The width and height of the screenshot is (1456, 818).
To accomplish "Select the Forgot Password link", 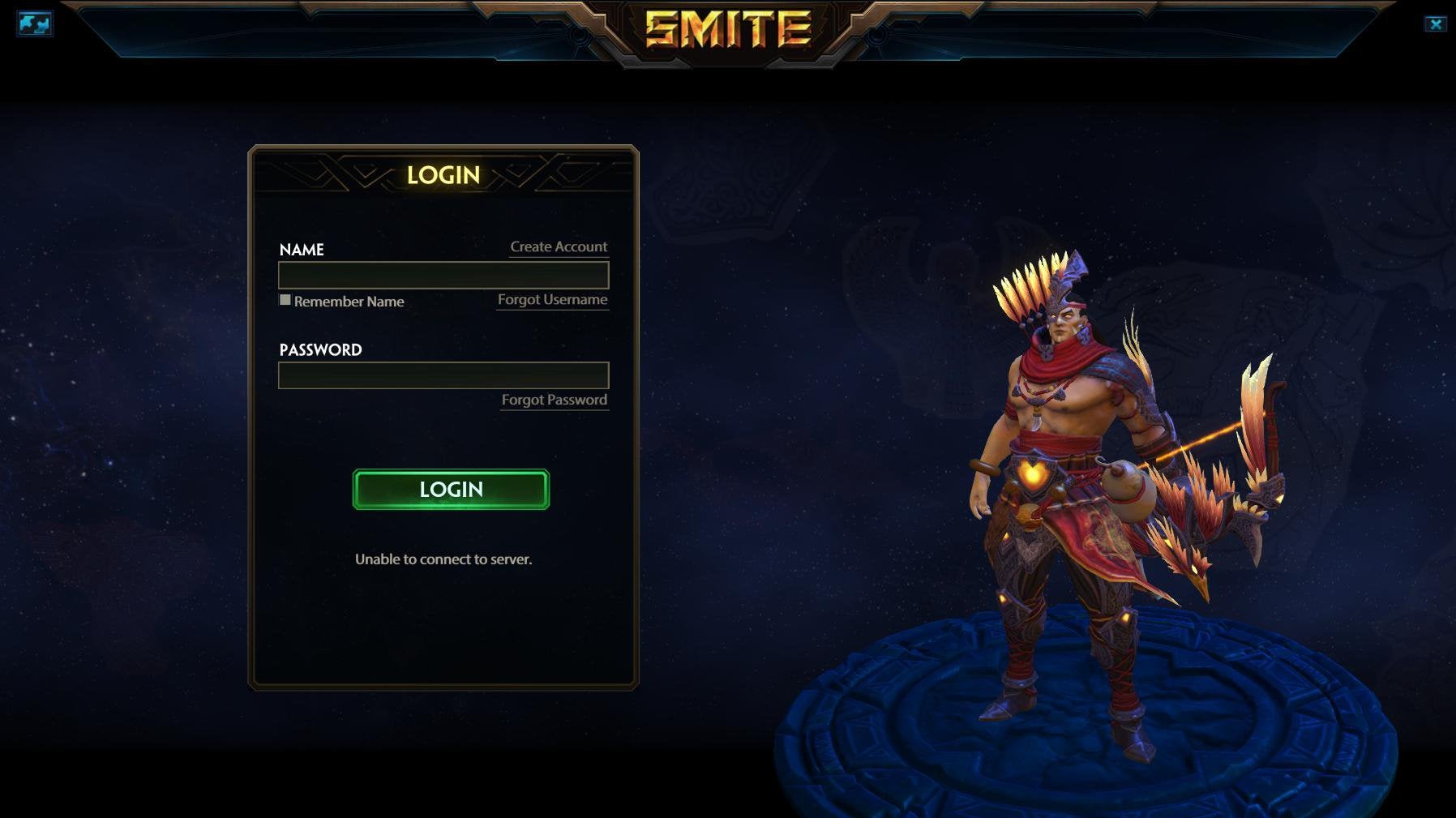I will pyautogui.click(x=554, y=400).
